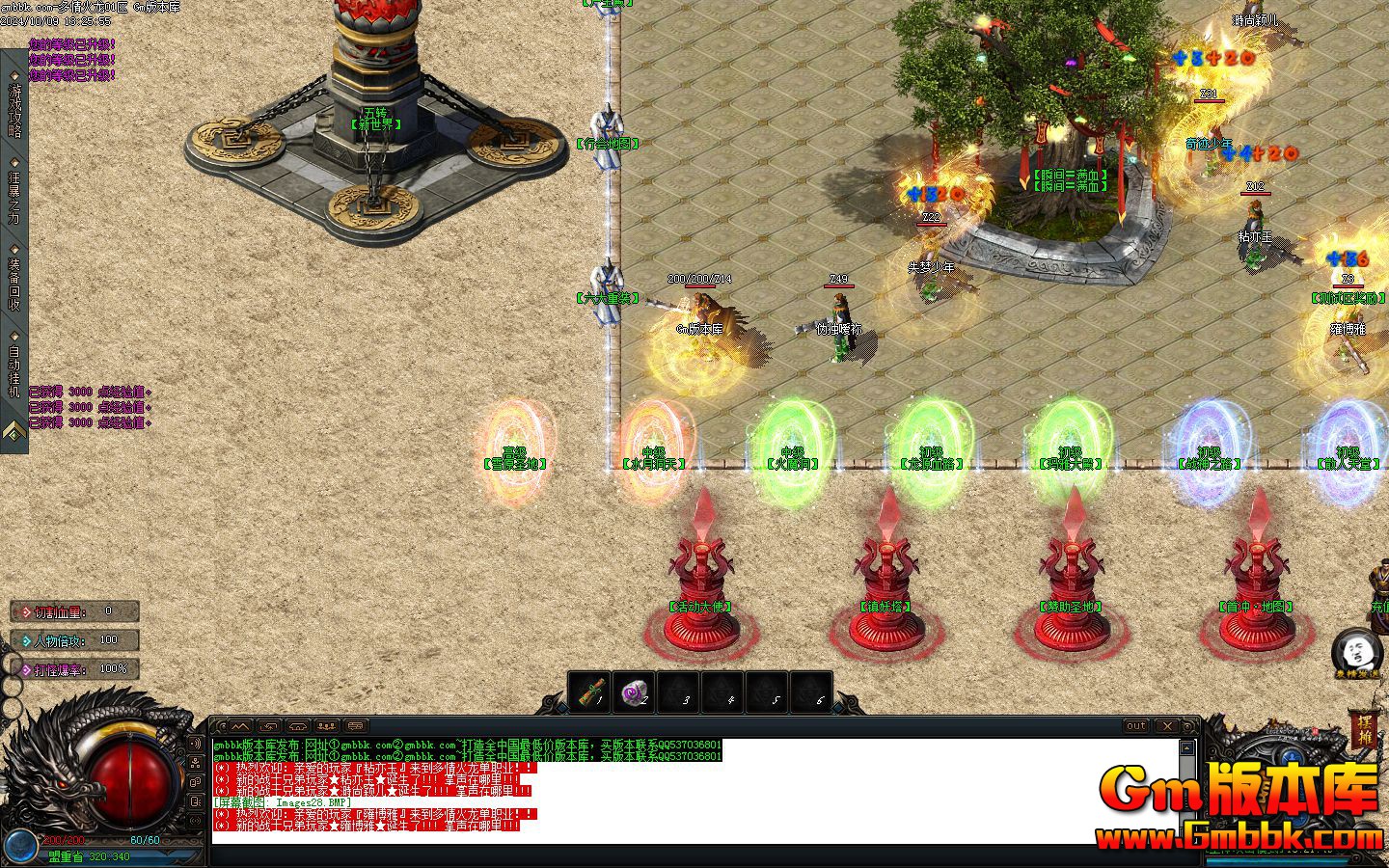
Task: Select the 切割血量 stat button
Action: [x=75, y=611]
